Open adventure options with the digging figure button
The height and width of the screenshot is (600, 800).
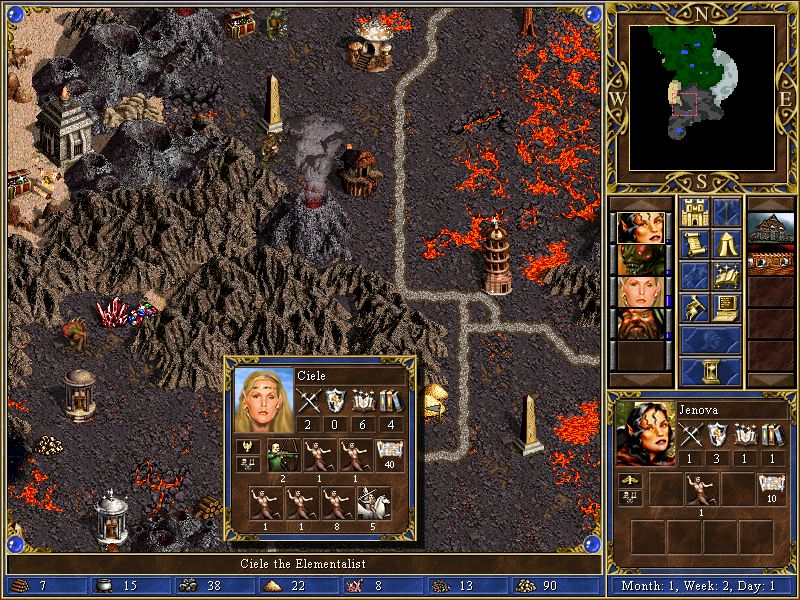pyautogui.click(x=695, y=307)
